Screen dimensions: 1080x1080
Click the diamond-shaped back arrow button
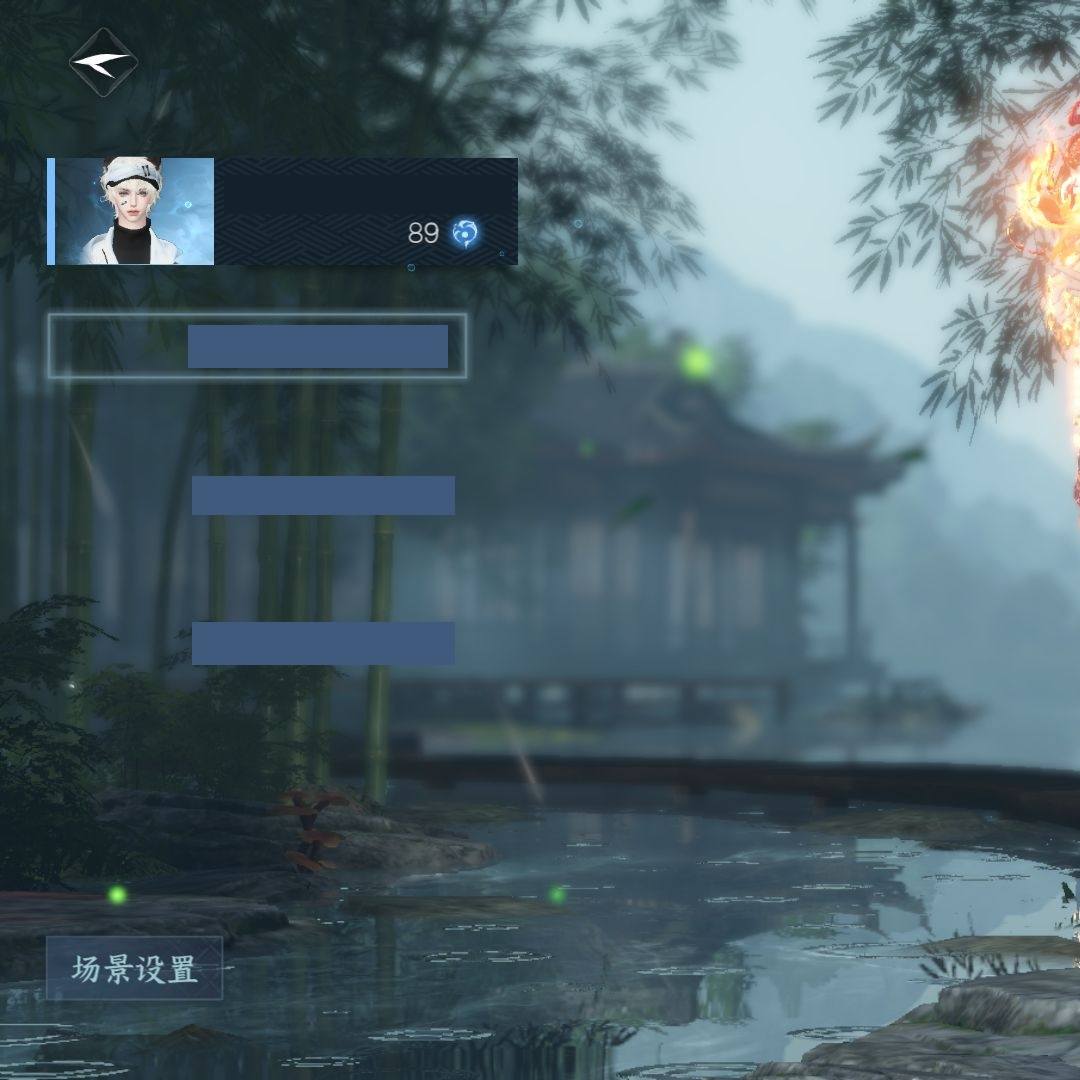tap(103, 62)
